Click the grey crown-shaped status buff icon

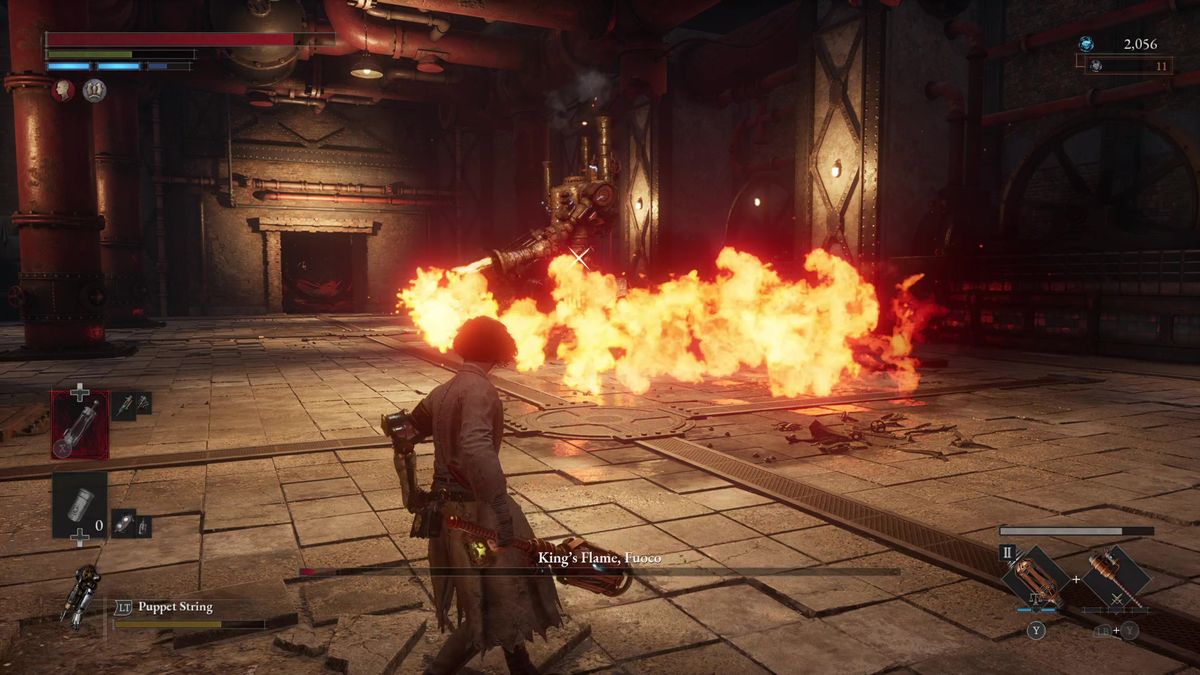94,91
